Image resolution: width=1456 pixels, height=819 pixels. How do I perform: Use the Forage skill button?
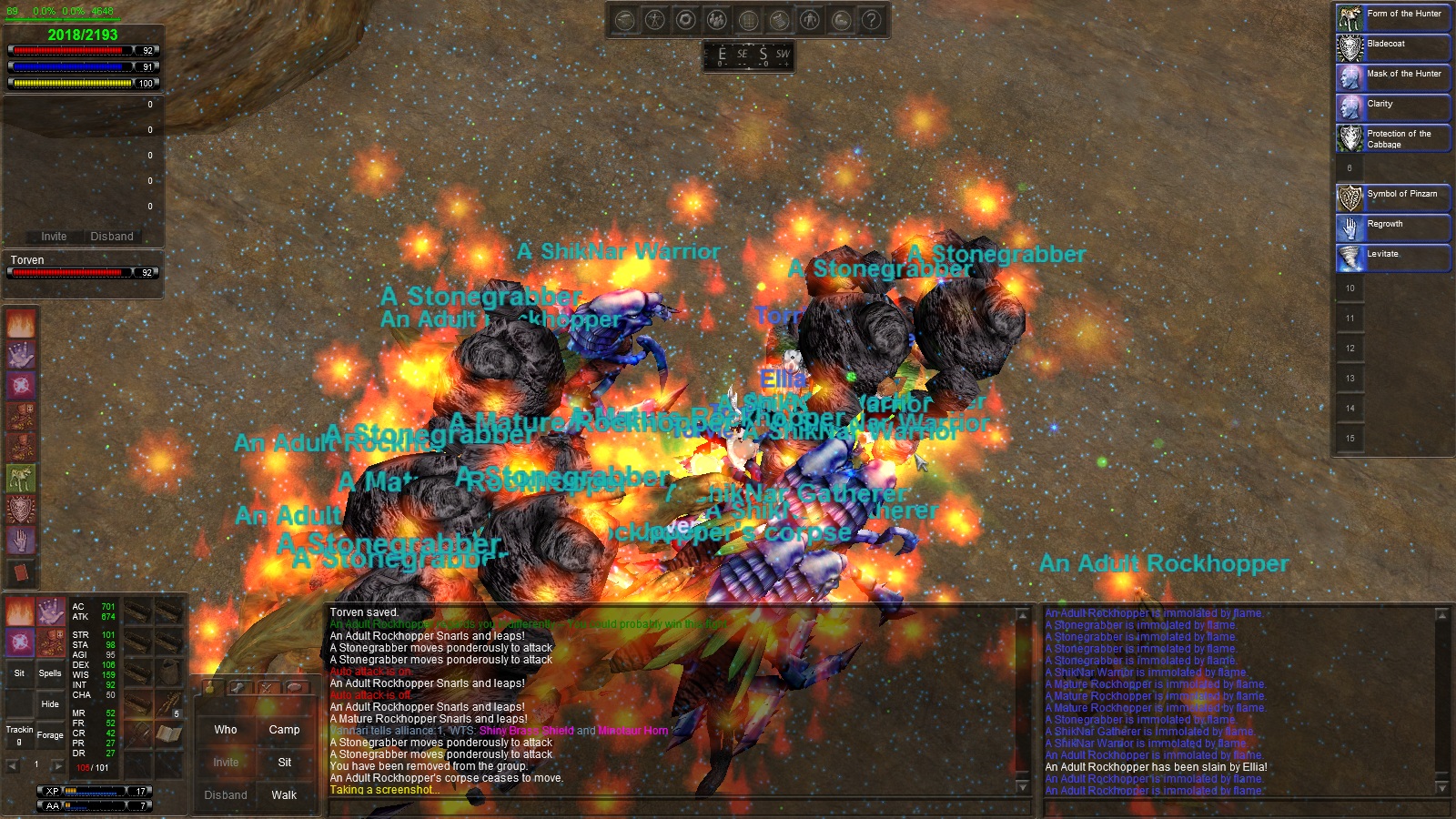pos(50,734)
